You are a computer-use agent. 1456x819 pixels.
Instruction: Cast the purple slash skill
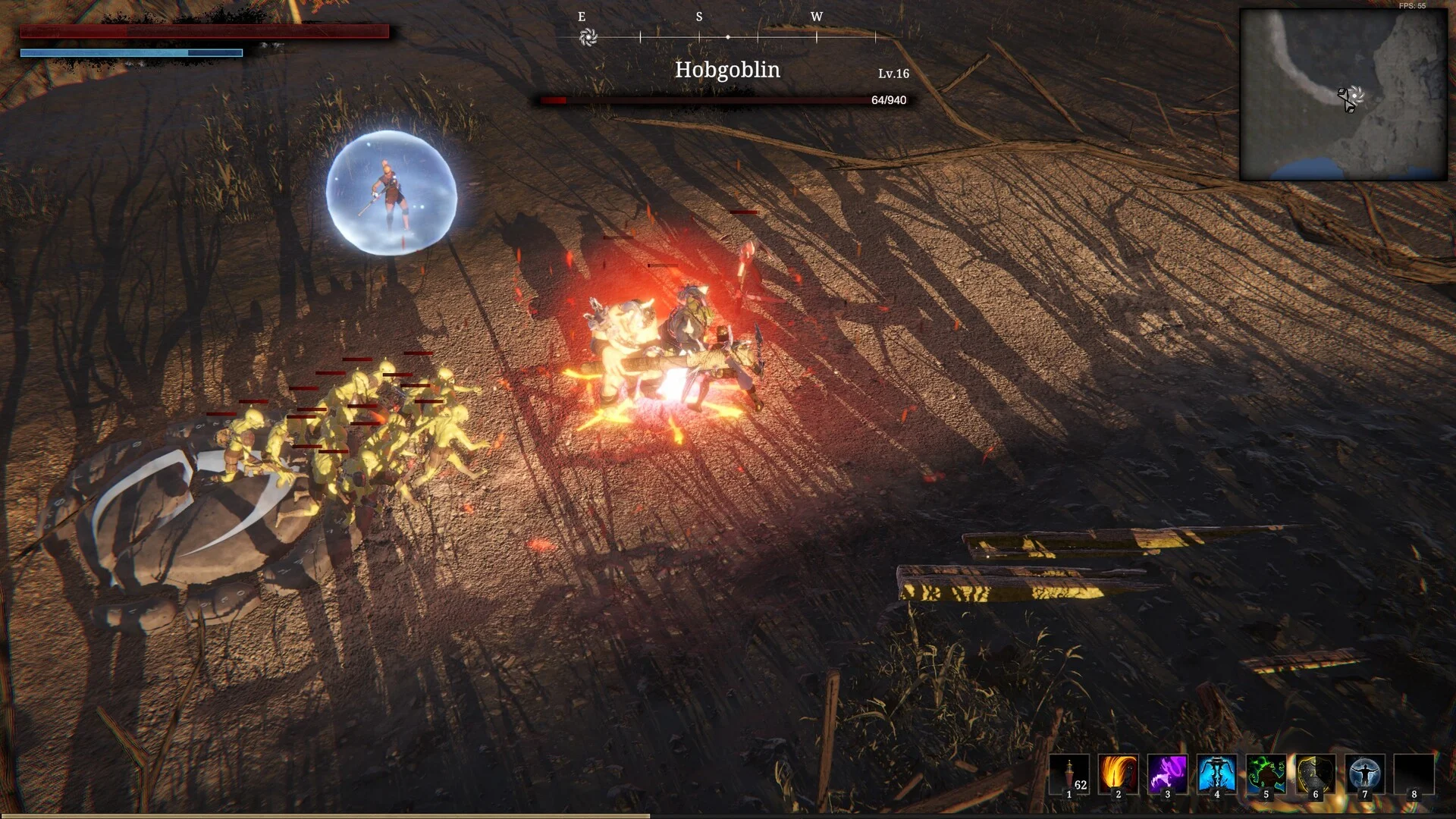1168,774
